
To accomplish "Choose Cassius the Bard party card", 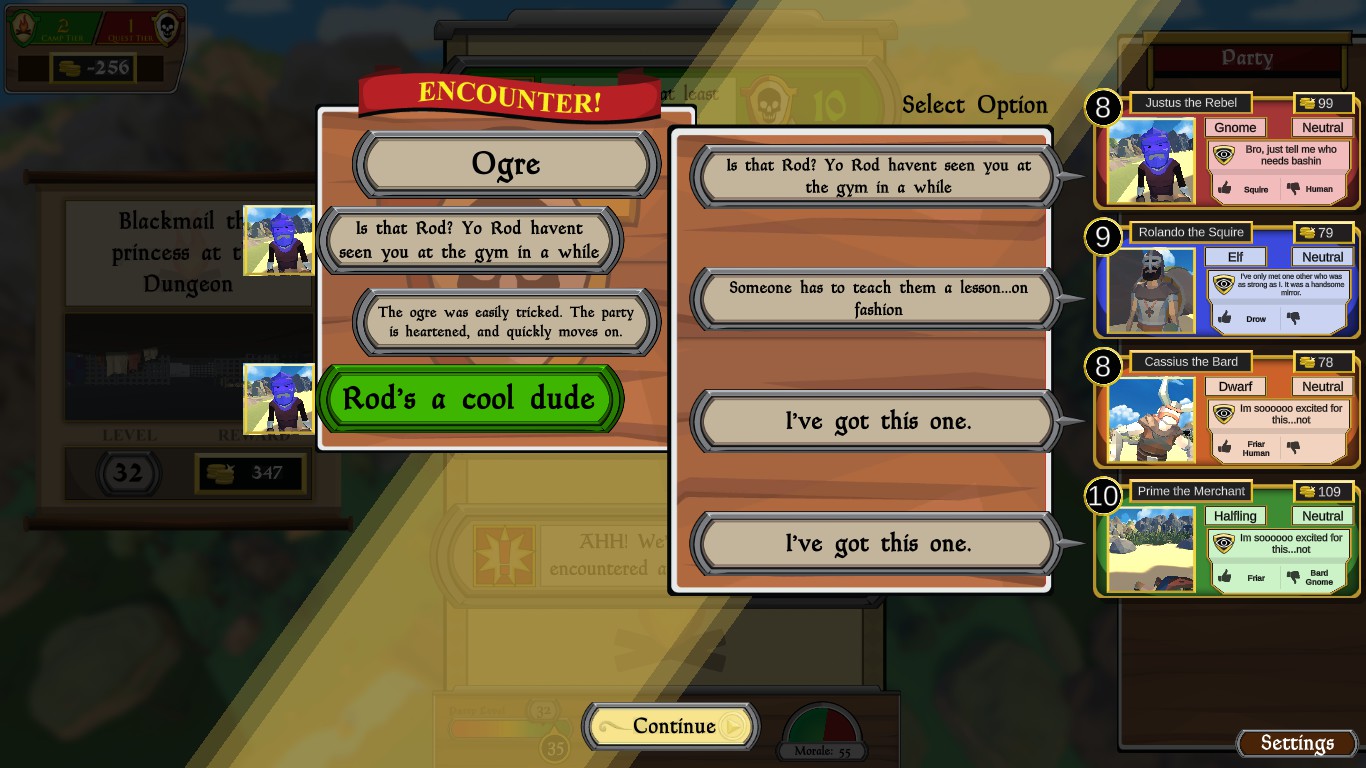I will tap(1227, 408).
